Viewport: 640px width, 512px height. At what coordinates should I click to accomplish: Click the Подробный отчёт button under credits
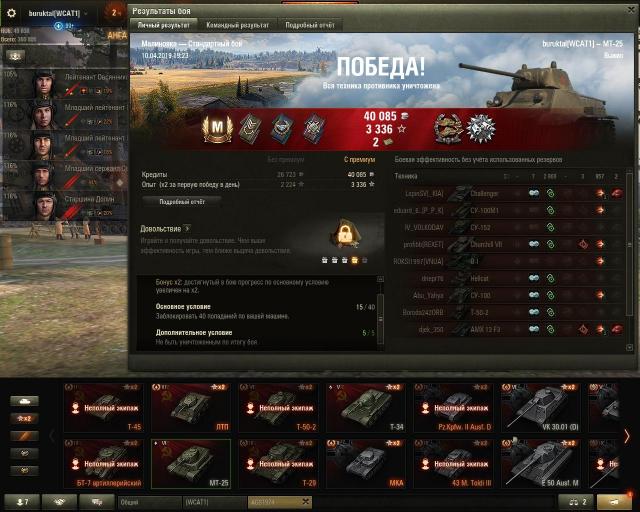click(182, 201)
